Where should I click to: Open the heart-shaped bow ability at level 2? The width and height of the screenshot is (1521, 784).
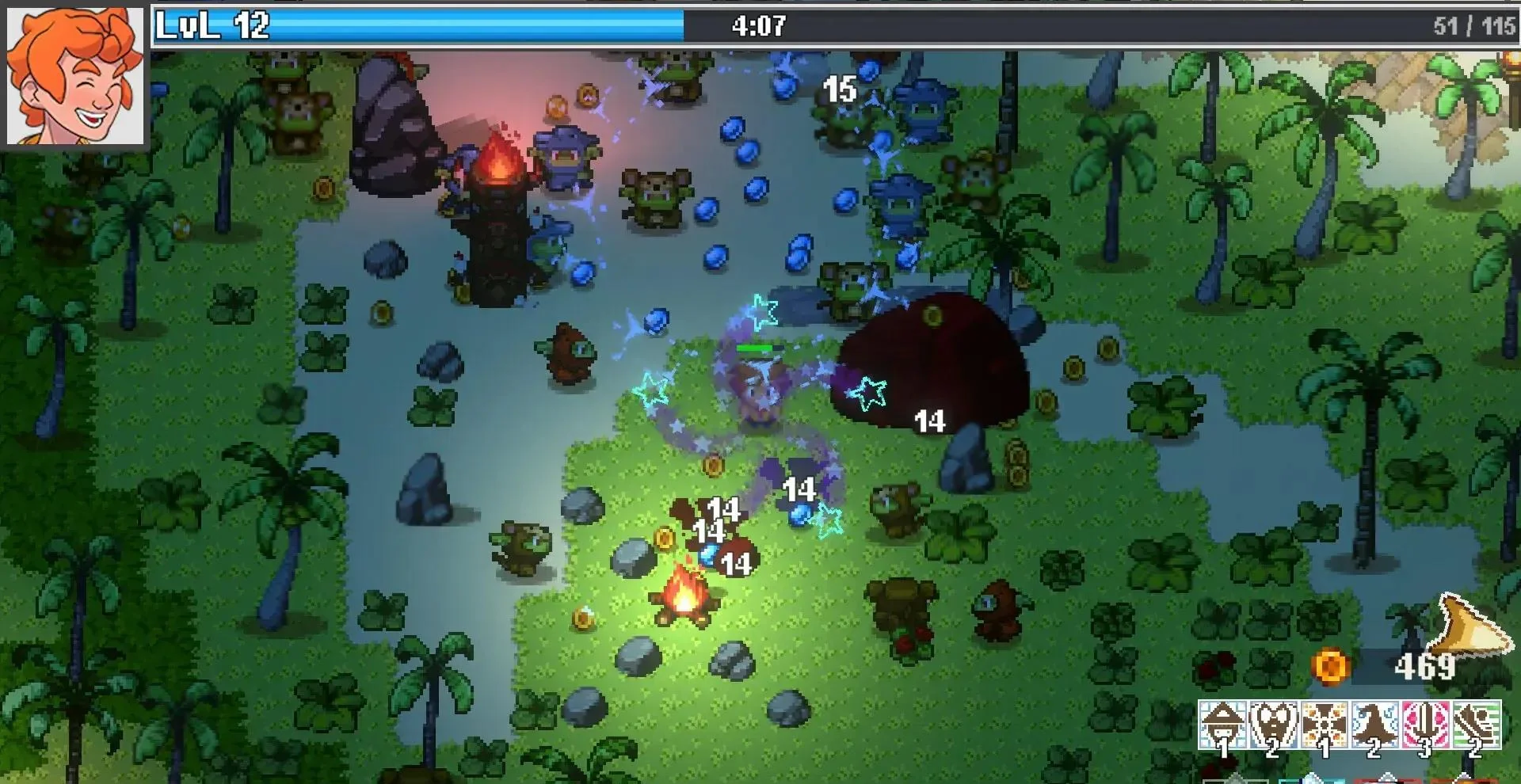[x=1274, y=722]
